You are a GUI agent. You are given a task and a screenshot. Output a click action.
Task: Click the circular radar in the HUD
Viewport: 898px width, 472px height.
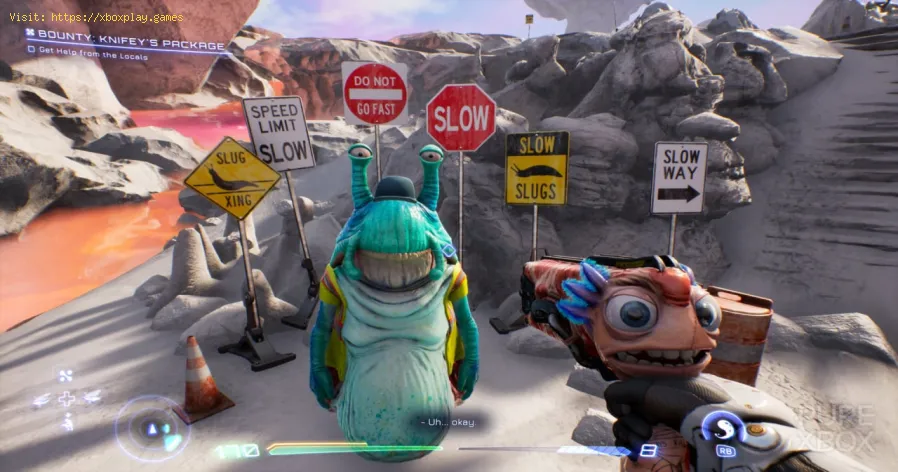point(152,427)
